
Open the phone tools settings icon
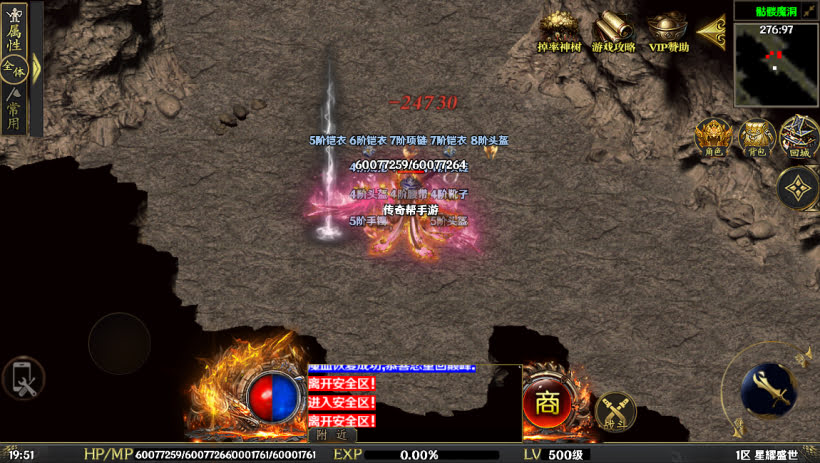[x=22, y=380]
